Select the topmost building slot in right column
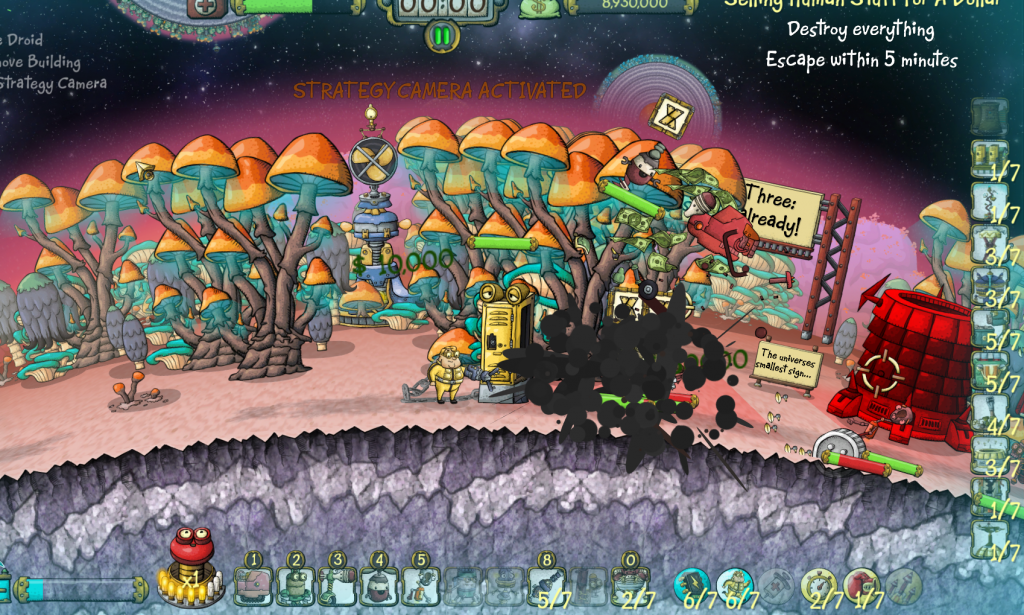Image resolution: width=1024 pixels, height=615 pixels. click(989, 116)
